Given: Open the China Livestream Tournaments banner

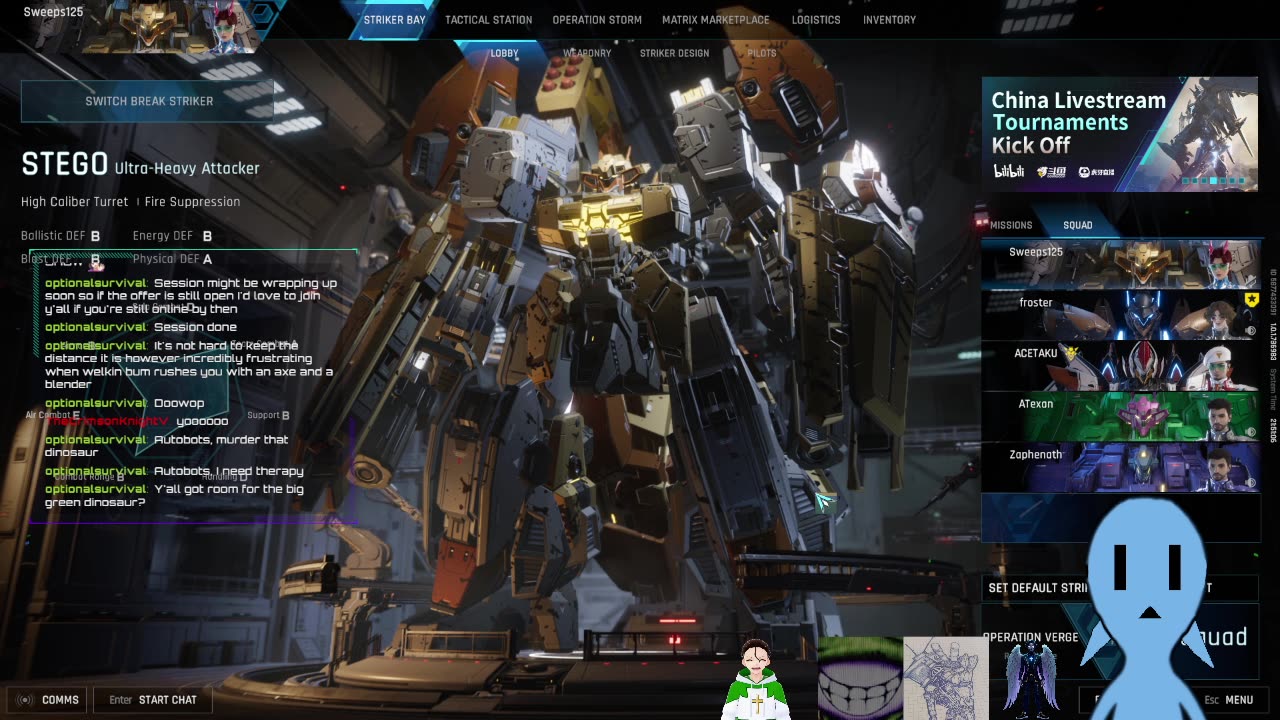Looking at the screenshot, I should point(1119,134).
